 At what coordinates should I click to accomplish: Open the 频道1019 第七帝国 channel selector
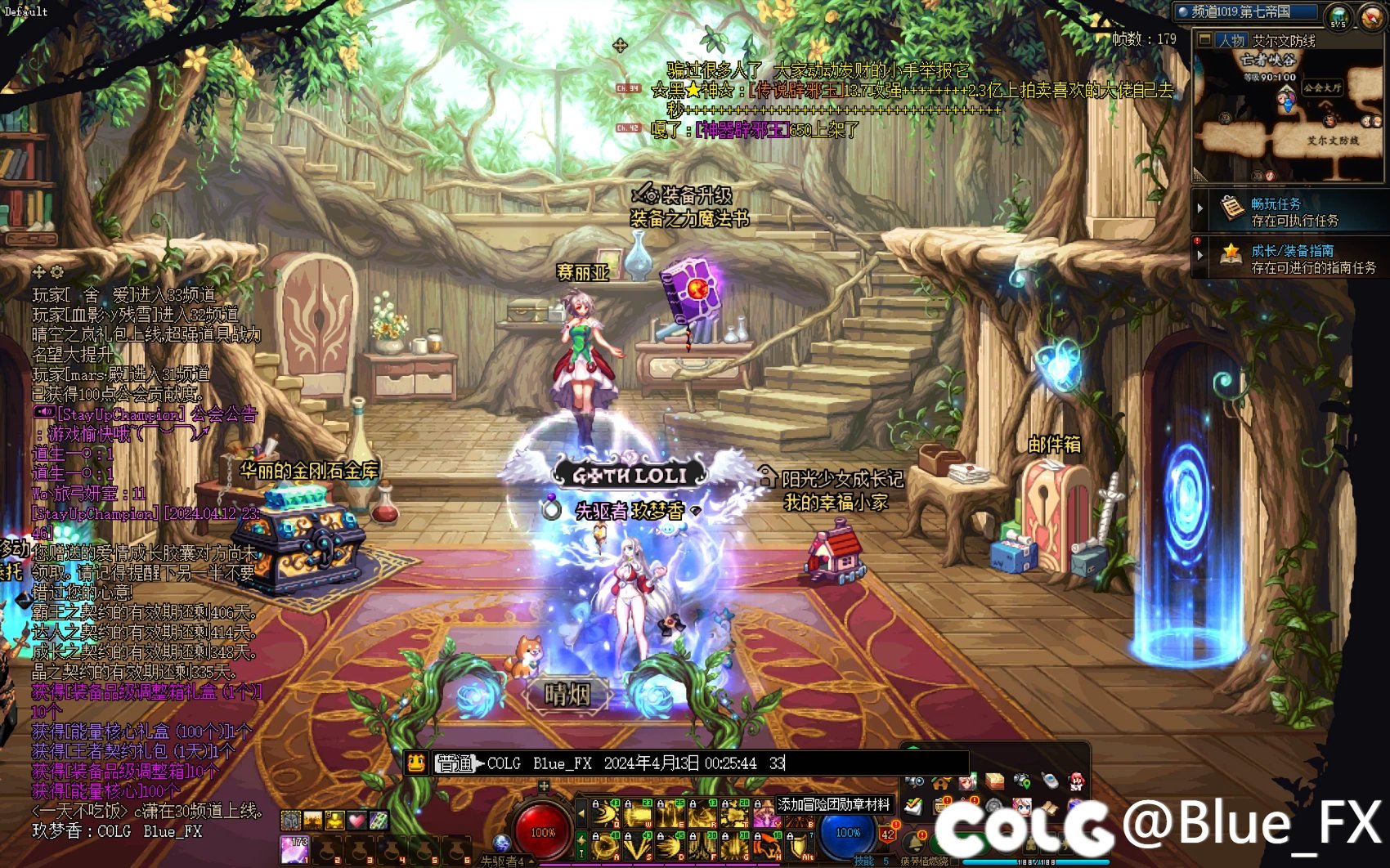click(x=1248, y=11)
